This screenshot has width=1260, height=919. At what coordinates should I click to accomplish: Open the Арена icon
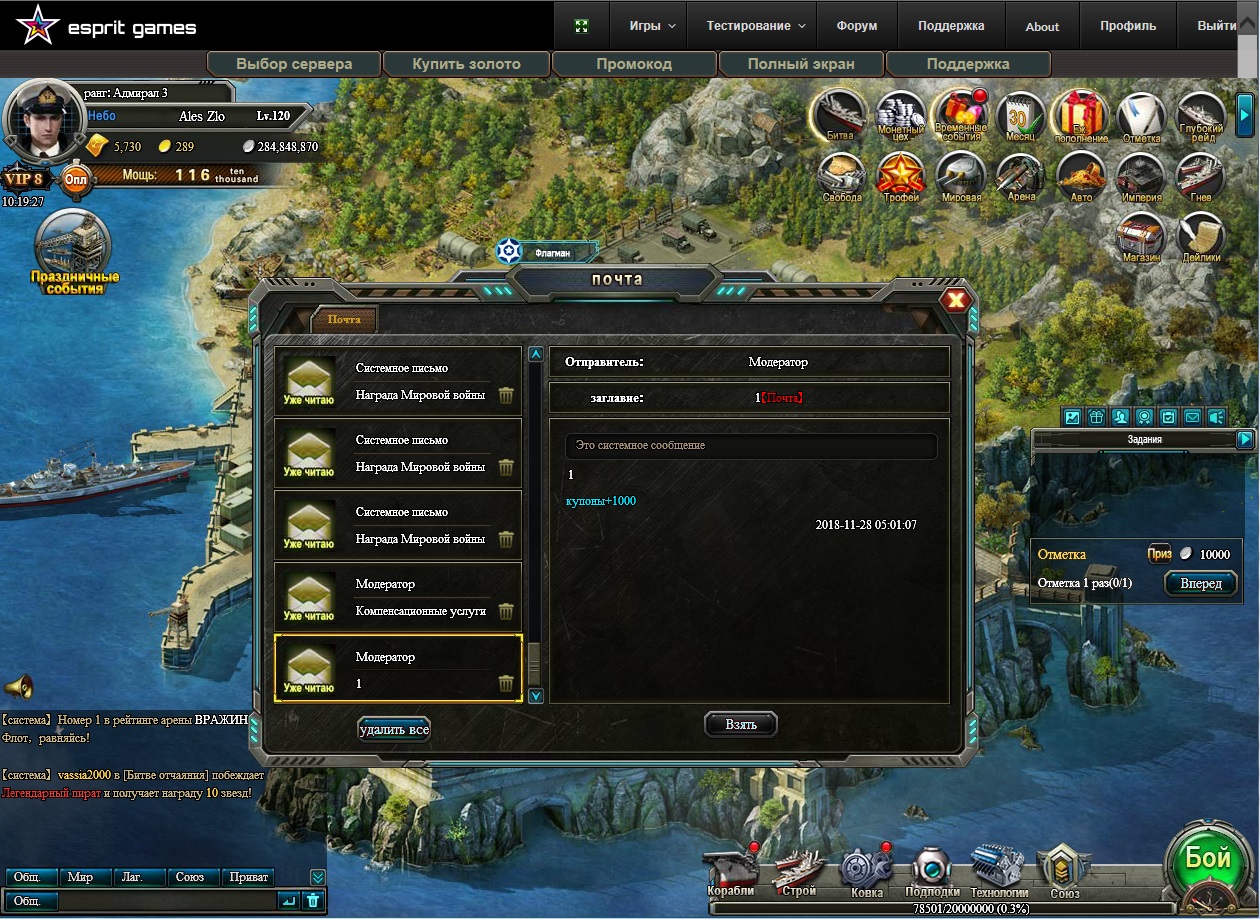(x=1020, y=176)
